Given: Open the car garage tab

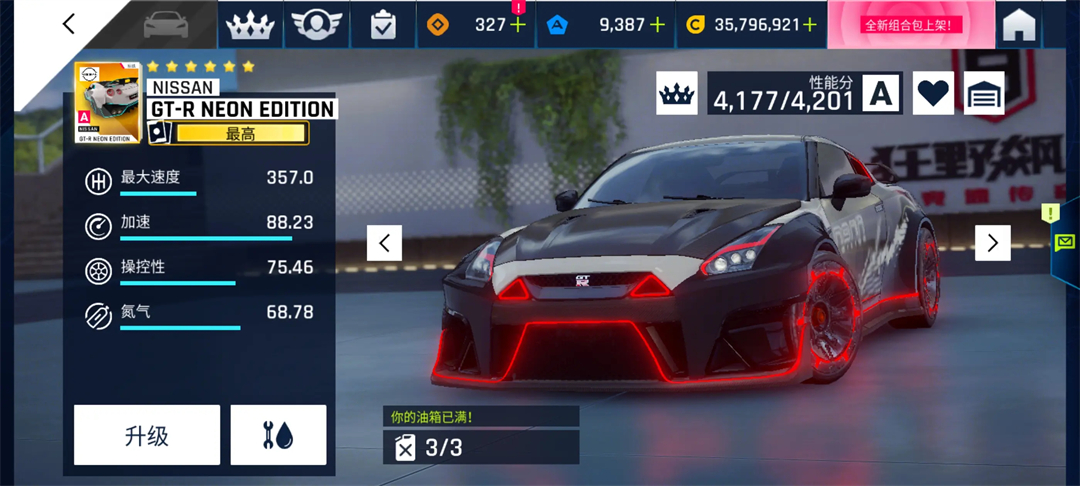Looking at the screenshot, I should click(167, 24).
